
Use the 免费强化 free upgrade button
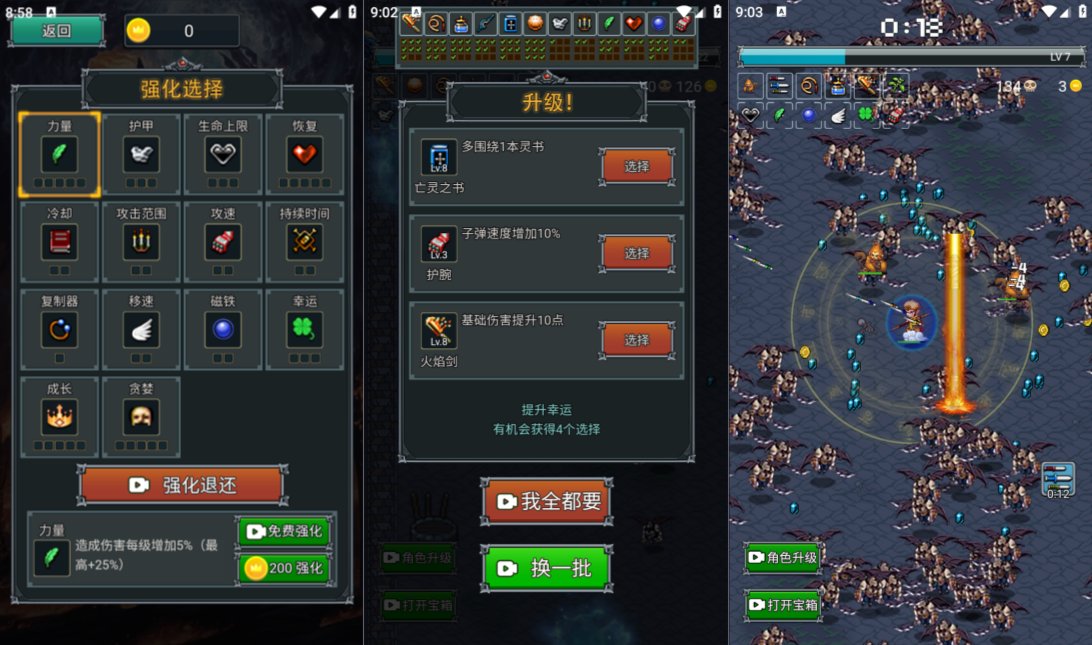[x=284, y=531]
